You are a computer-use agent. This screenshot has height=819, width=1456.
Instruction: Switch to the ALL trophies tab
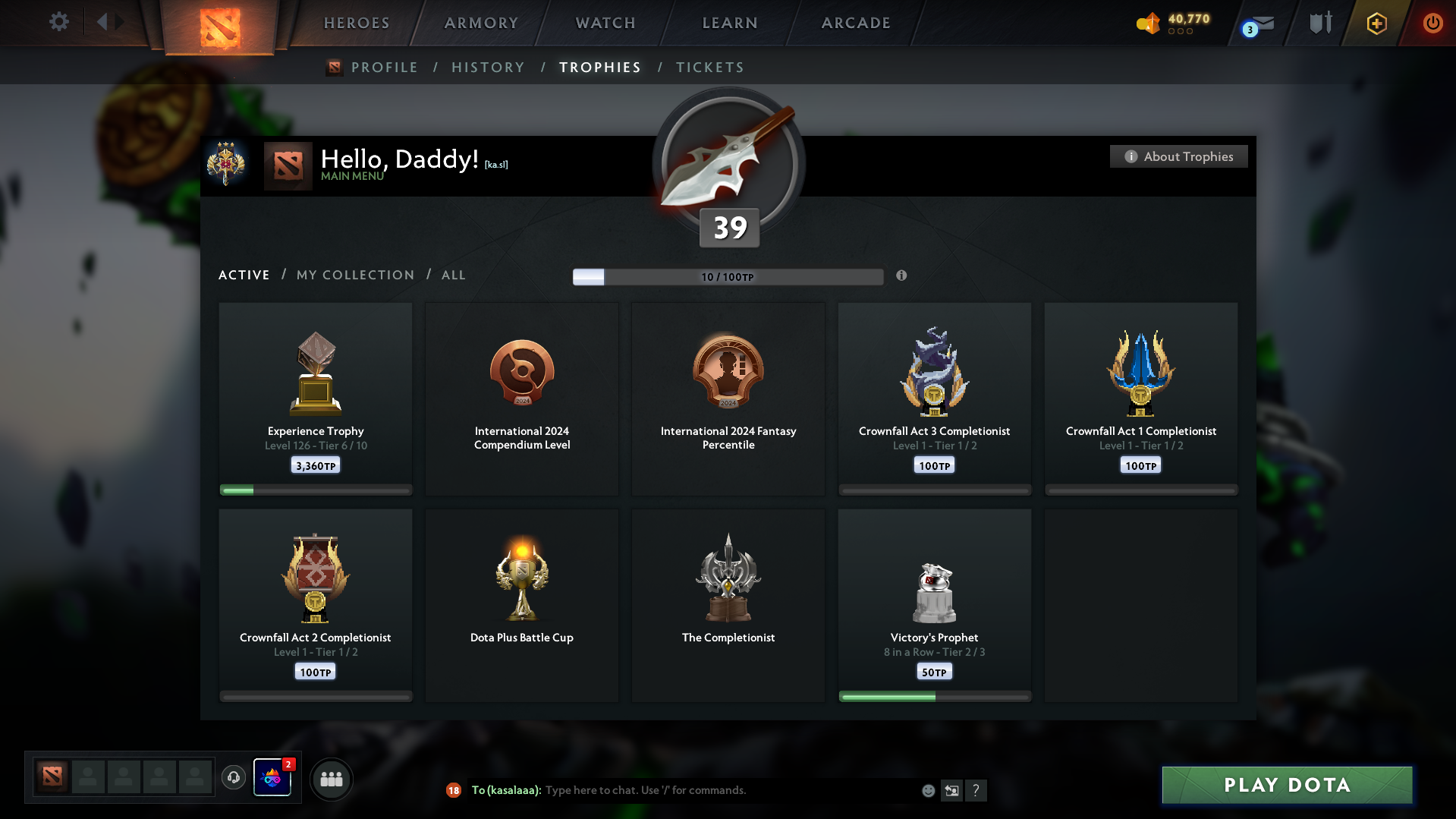pyautogui.click(x=453, y=275)
